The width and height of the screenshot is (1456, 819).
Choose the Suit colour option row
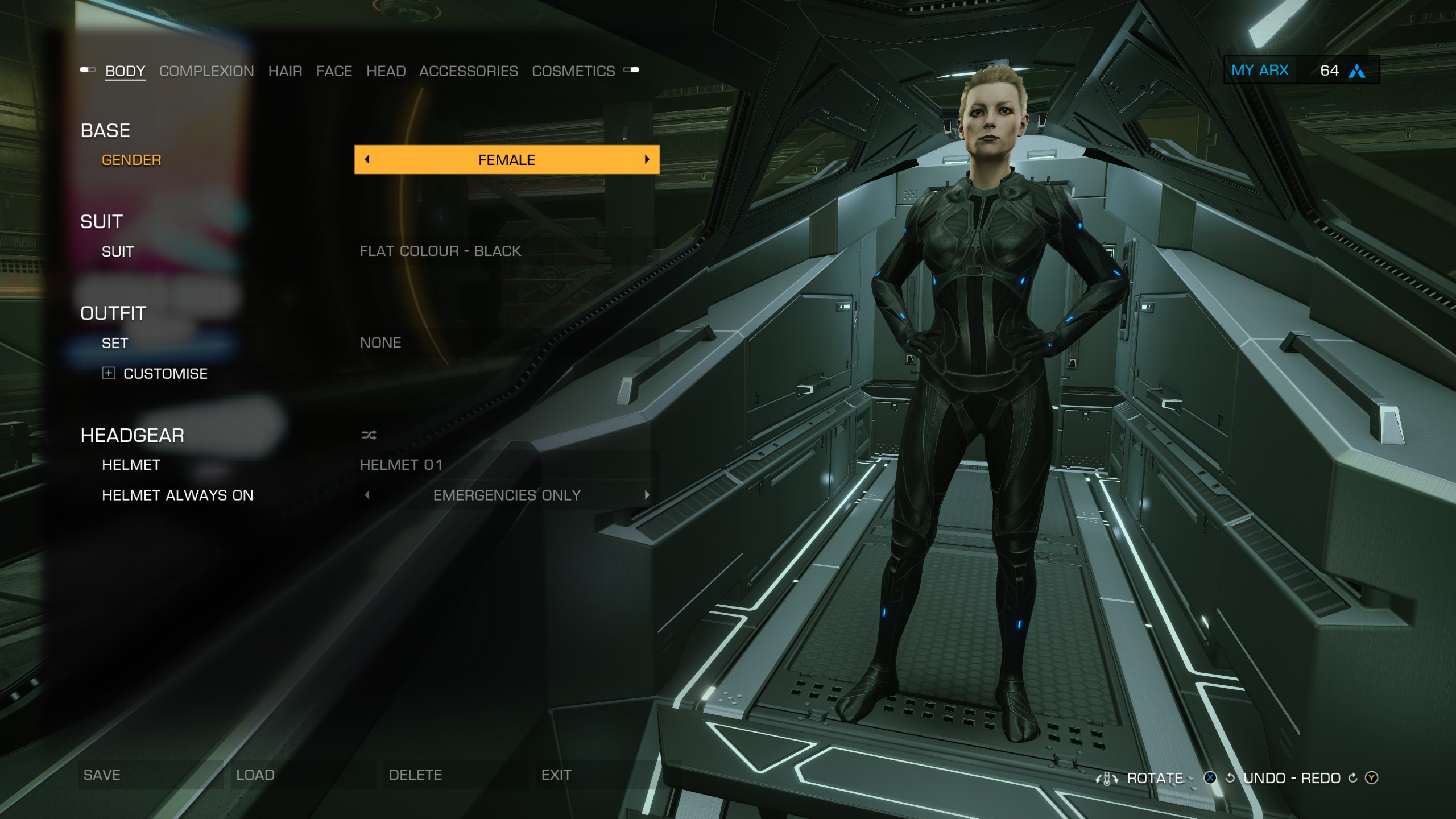(x=440, y=251)
